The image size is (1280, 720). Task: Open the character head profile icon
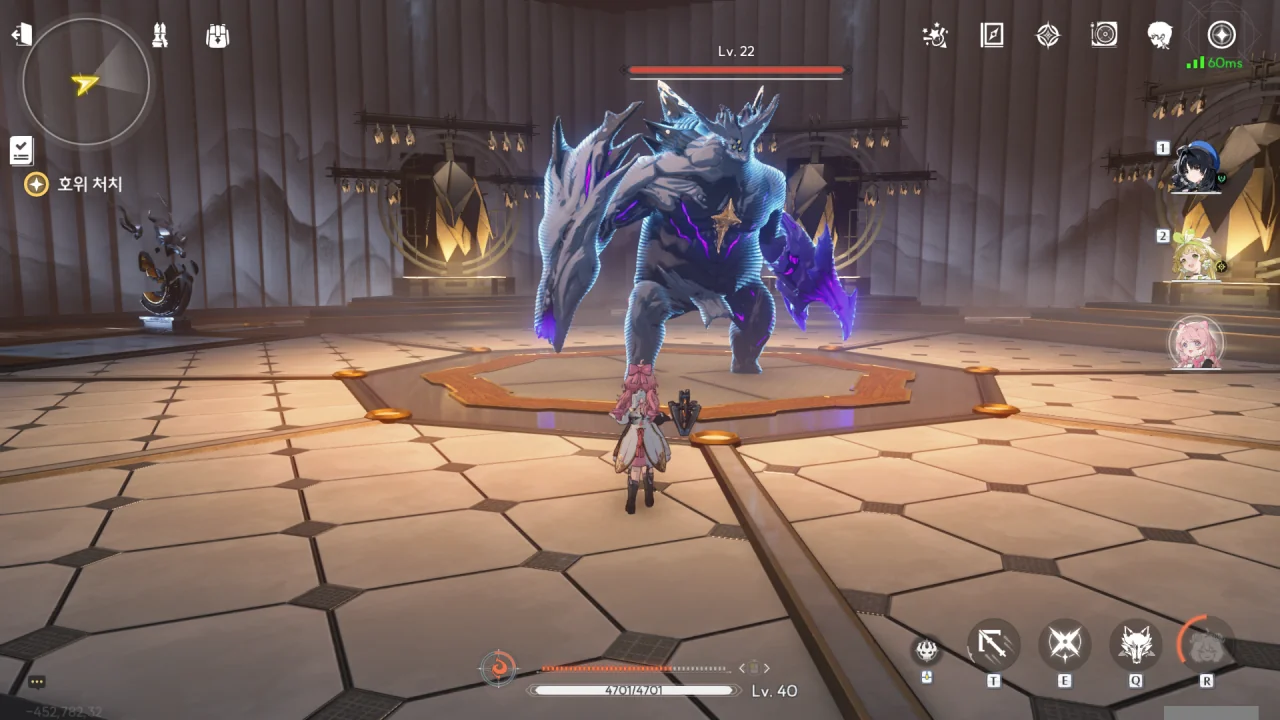1160,36
